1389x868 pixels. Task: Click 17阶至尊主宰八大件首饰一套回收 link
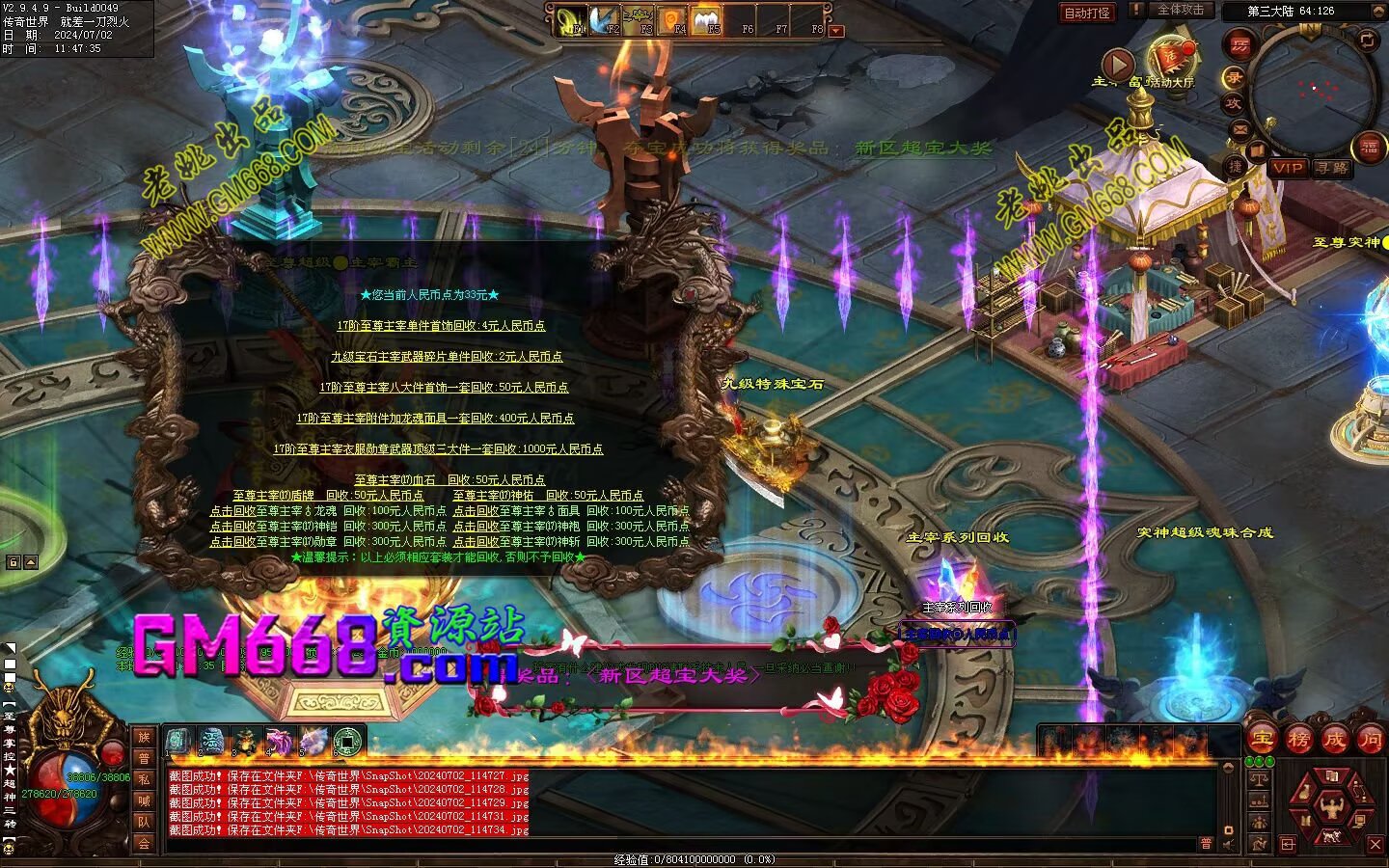coord(444,388)
